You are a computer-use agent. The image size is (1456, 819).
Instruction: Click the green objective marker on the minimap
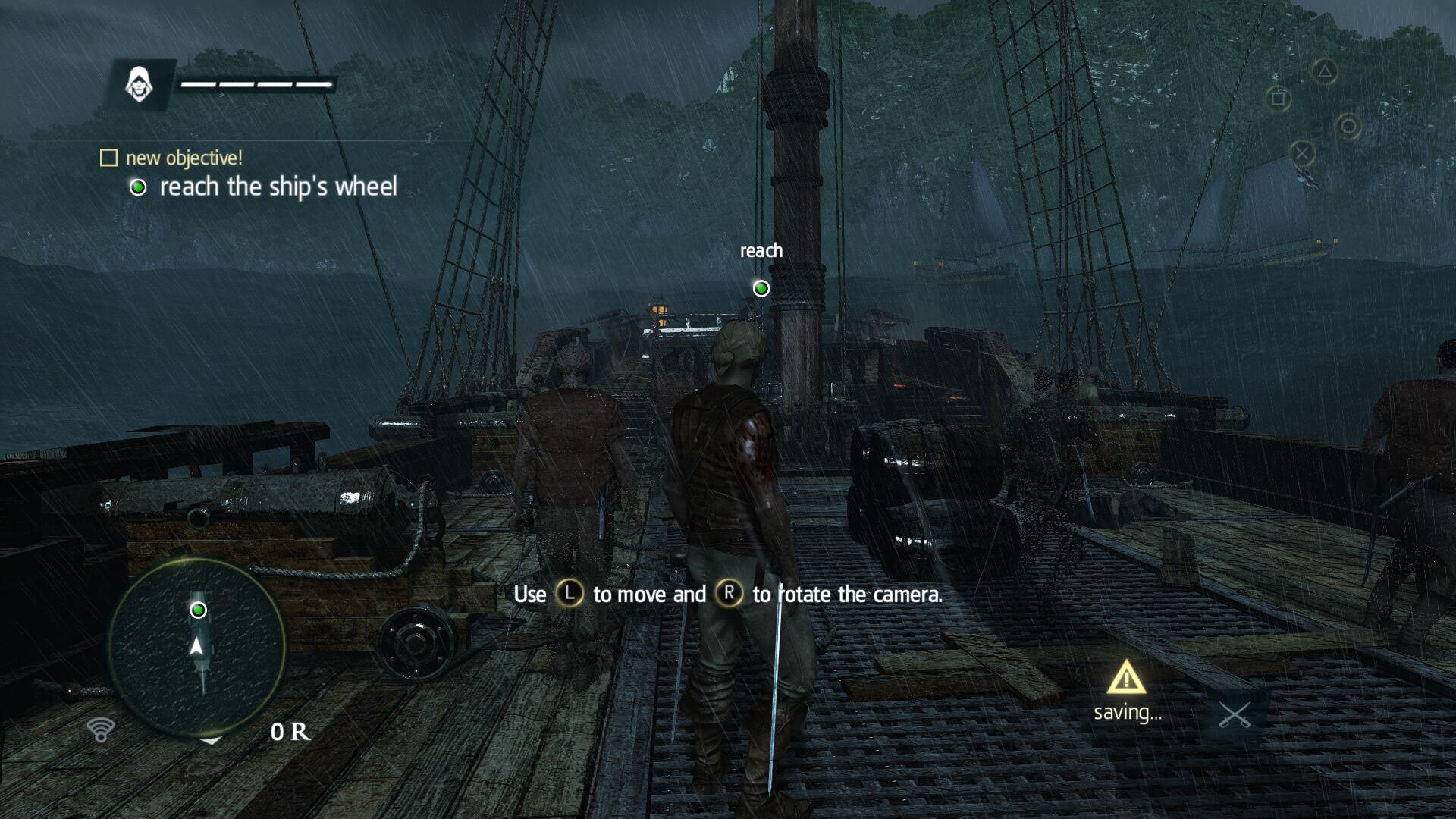coord(198,610)
